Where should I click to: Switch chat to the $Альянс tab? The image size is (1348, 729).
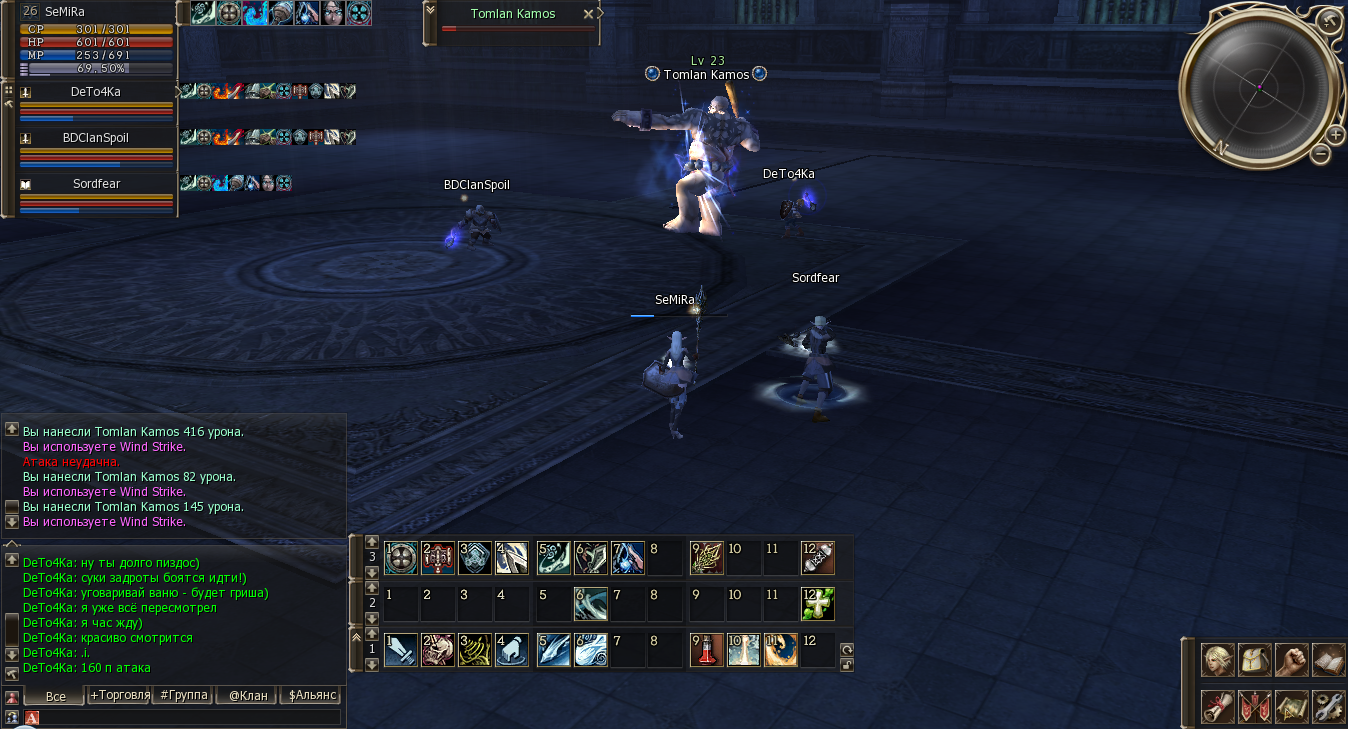[312, 695]
